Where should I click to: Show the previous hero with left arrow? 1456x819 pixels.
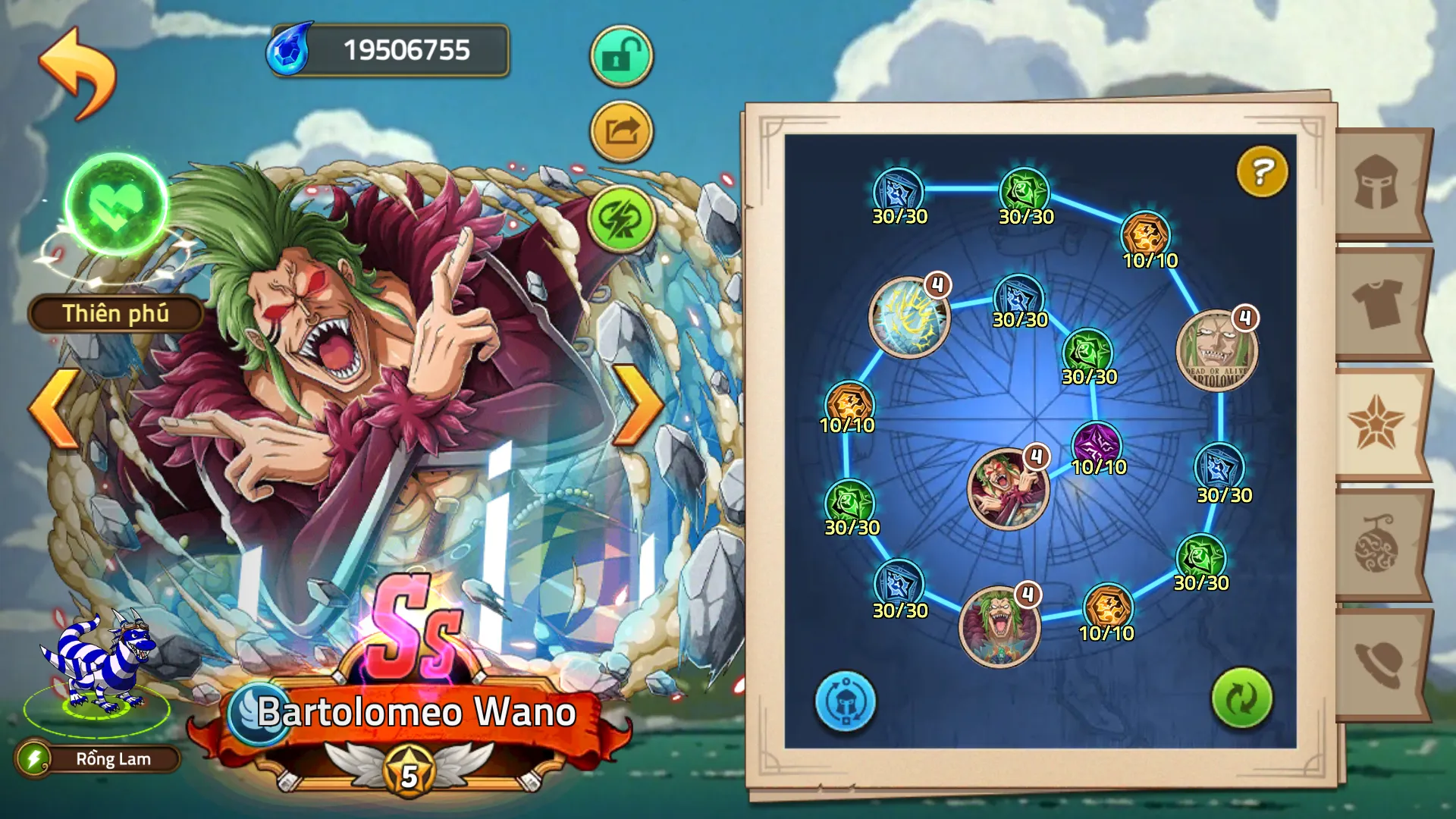(x=55, y=407)
